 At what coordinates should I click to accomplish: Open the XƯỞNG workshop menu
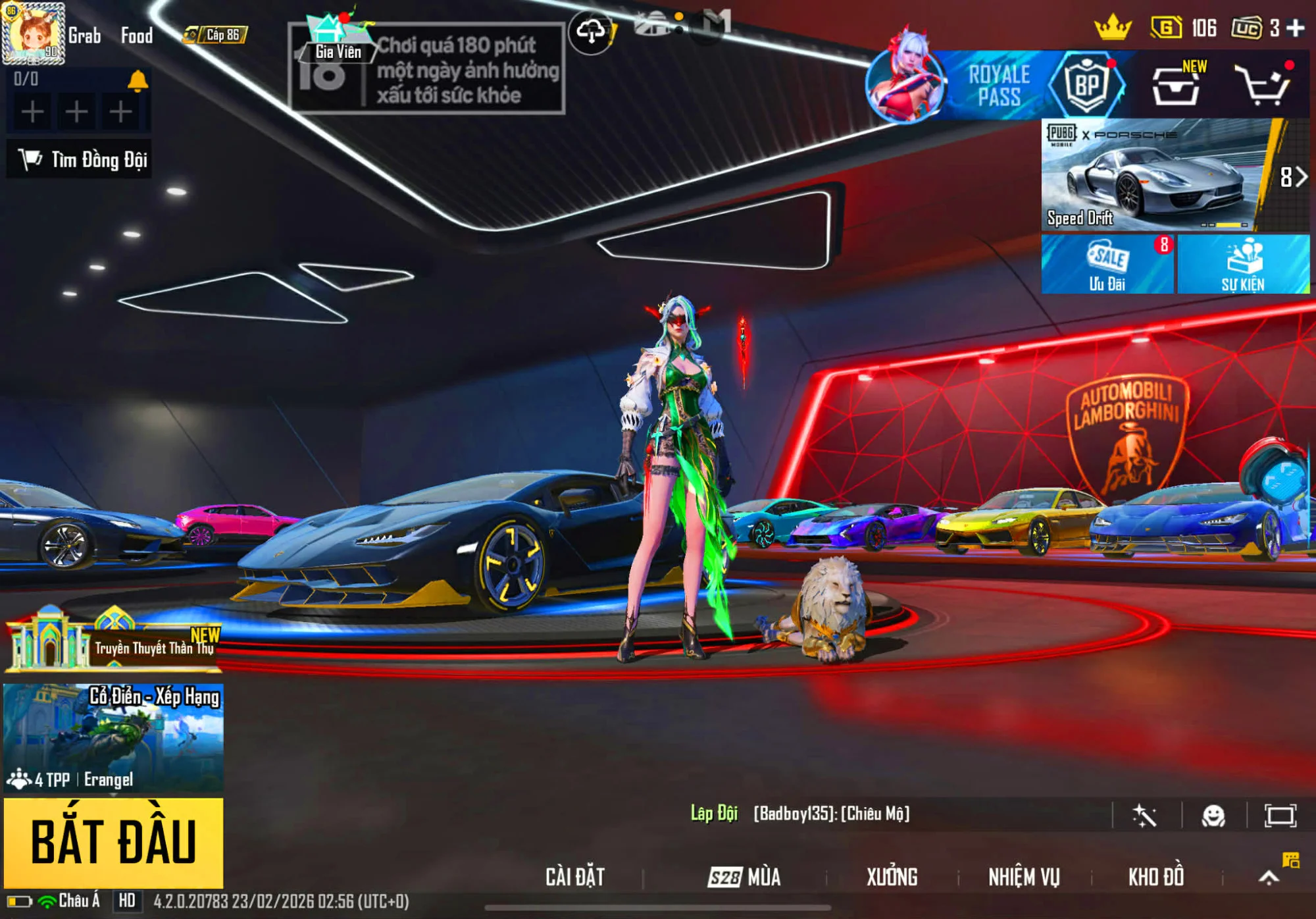(x=892, y=877)
